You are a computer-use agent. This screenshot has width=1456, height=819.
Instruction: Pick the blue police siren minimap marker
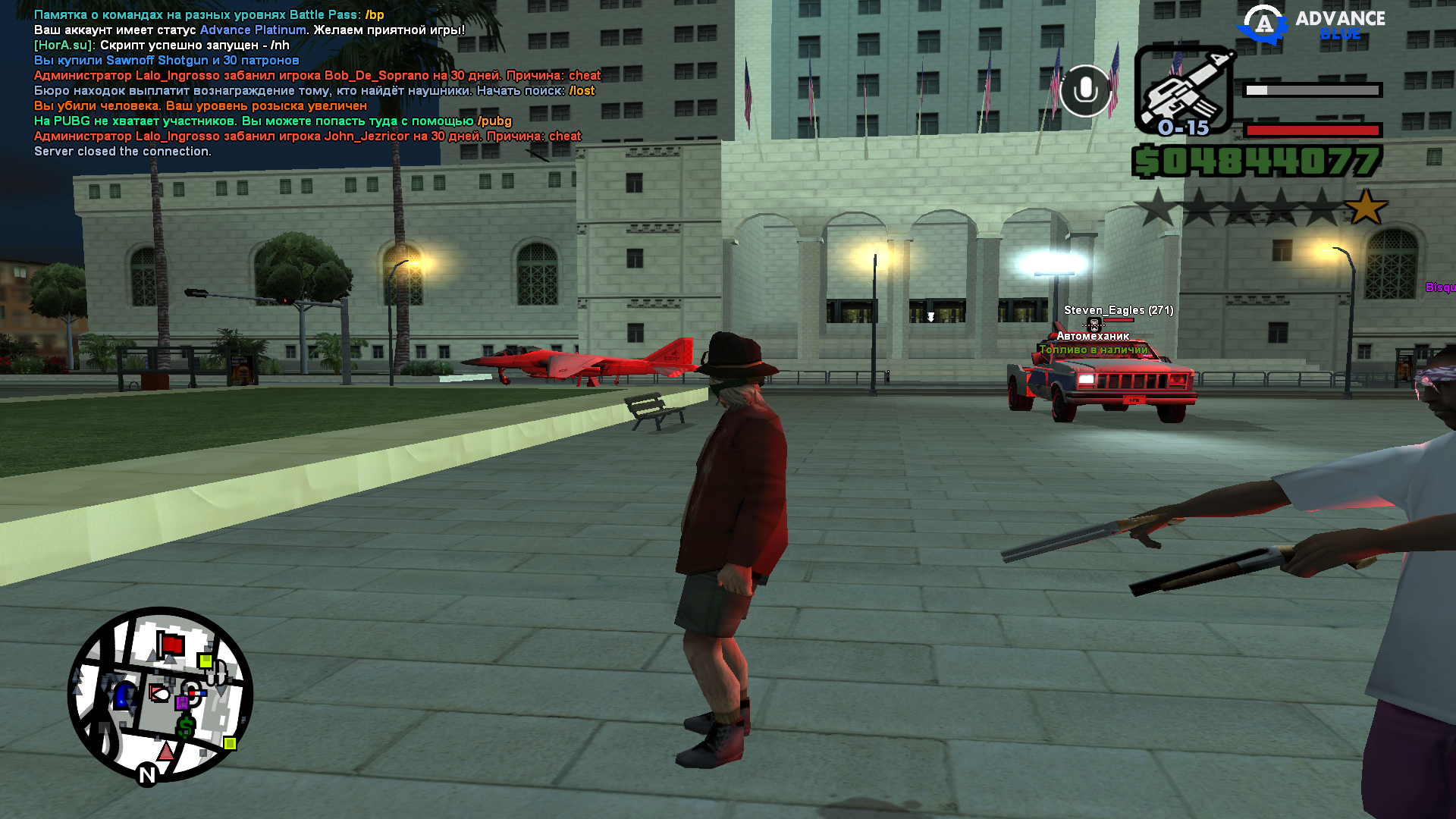click(x=124, y=695)
